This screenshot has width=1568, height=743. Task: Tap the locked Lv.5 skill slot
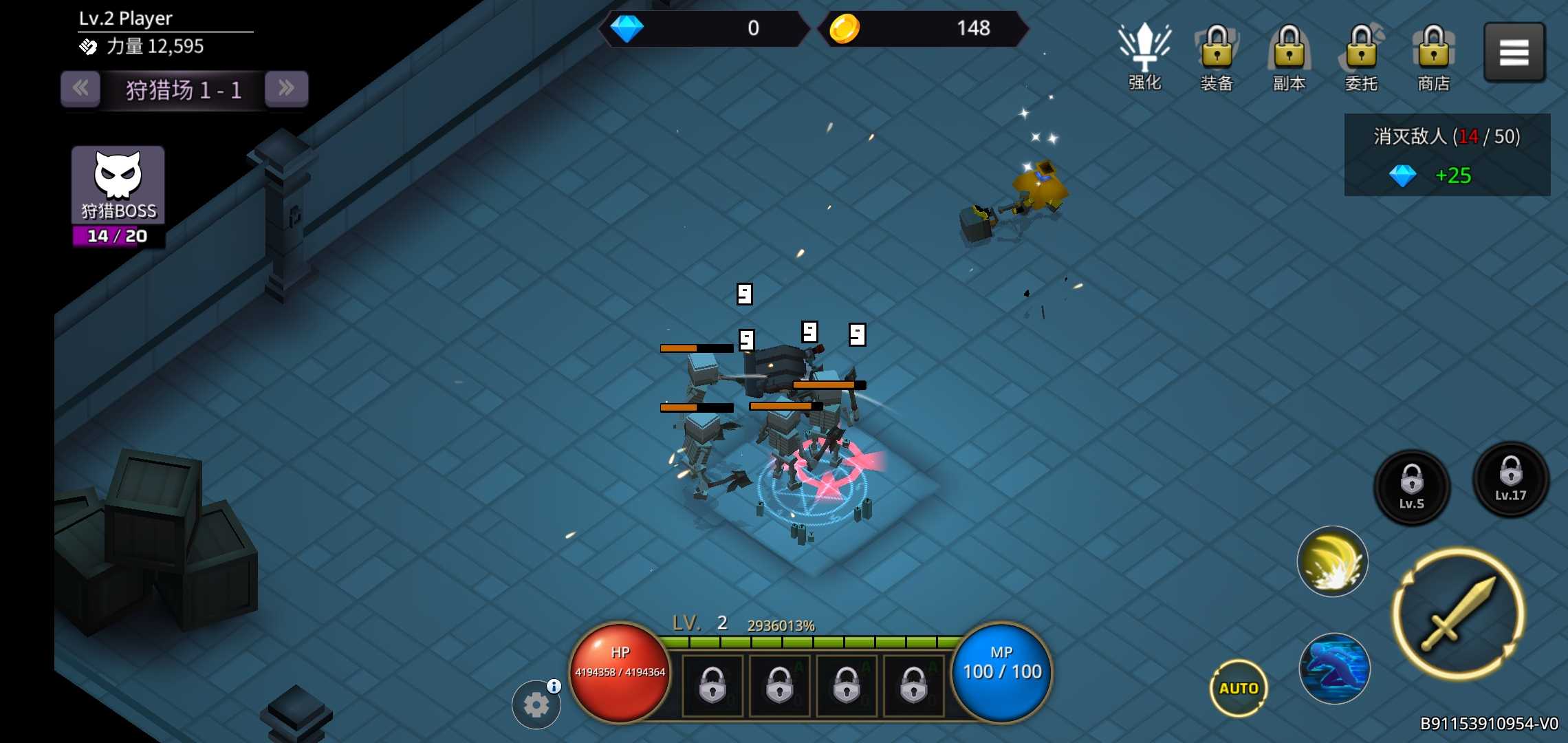[1411, 487]
